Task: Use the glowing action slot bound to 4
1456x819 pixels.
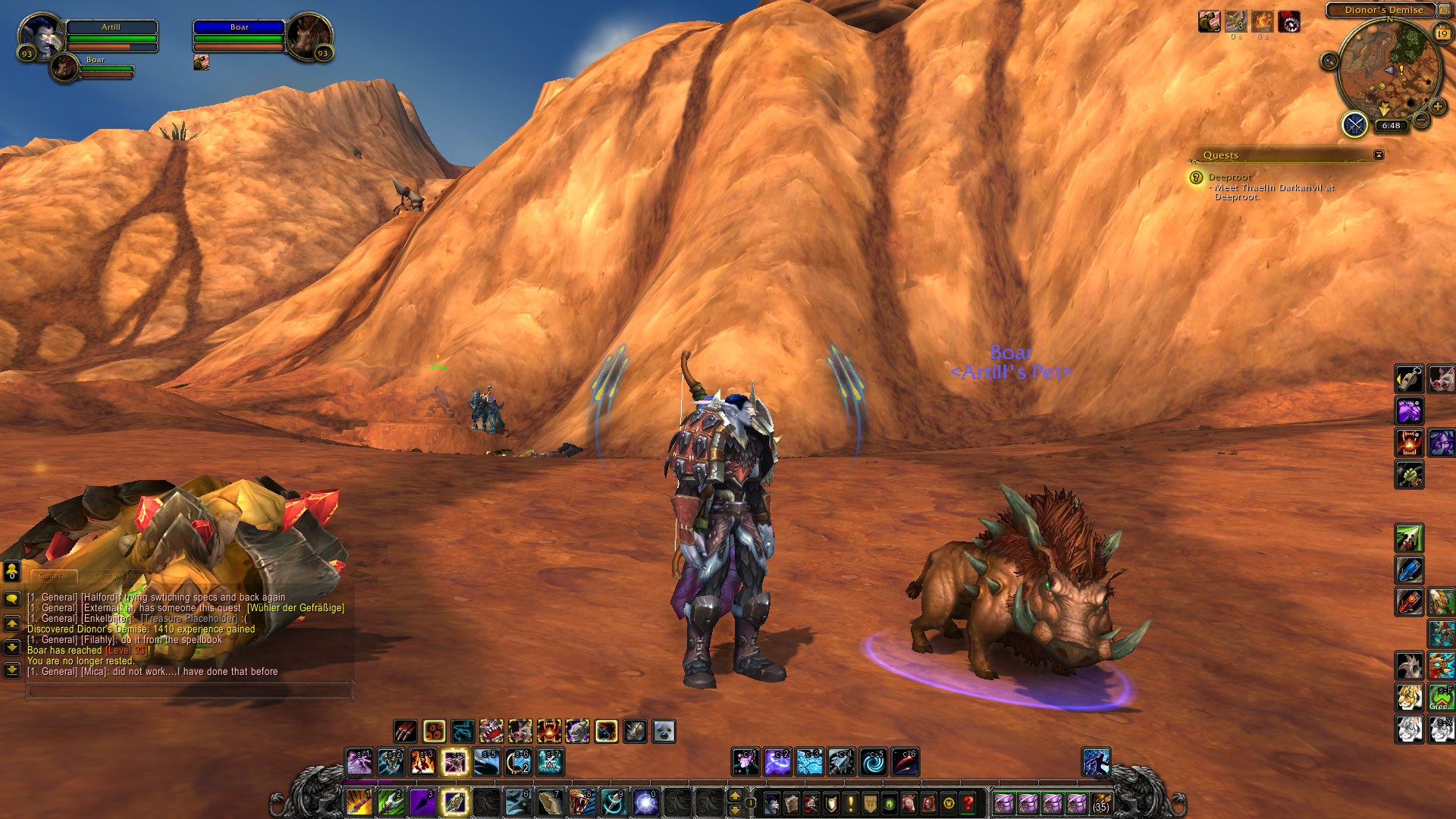Action: 454,802
